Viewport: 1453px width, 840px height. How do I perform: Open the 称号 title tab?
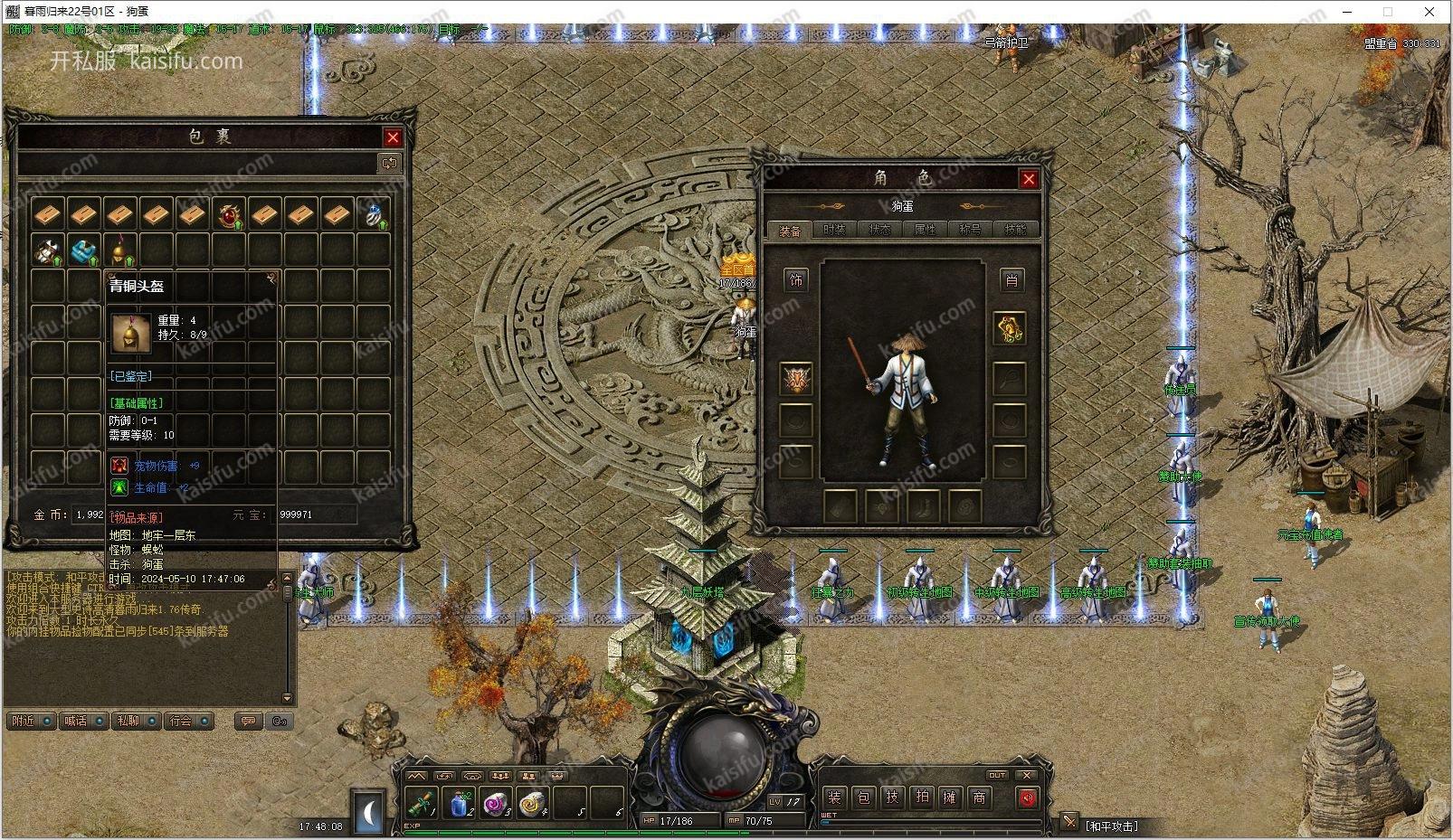970,230
